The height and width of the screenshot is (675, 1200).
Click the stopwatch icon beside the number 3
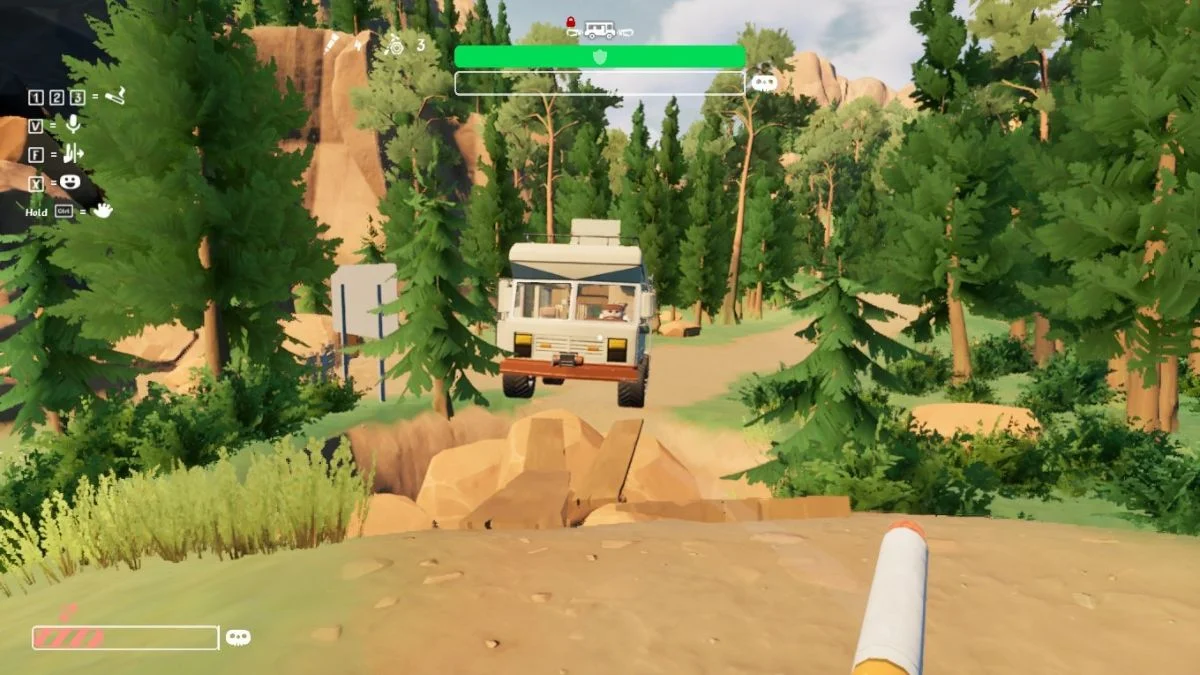point(396,44)
